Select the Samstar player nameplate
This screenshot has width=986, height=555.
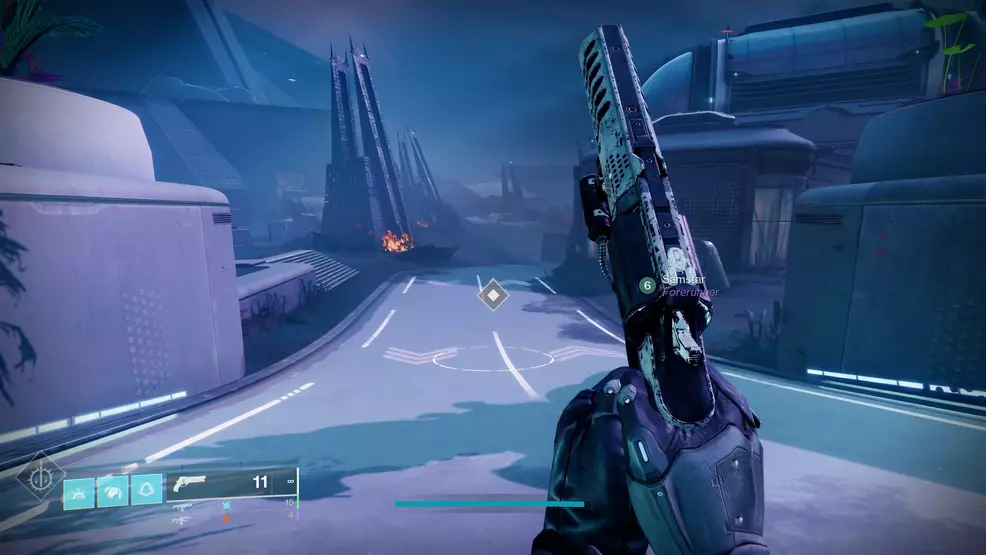click(682, 284)
